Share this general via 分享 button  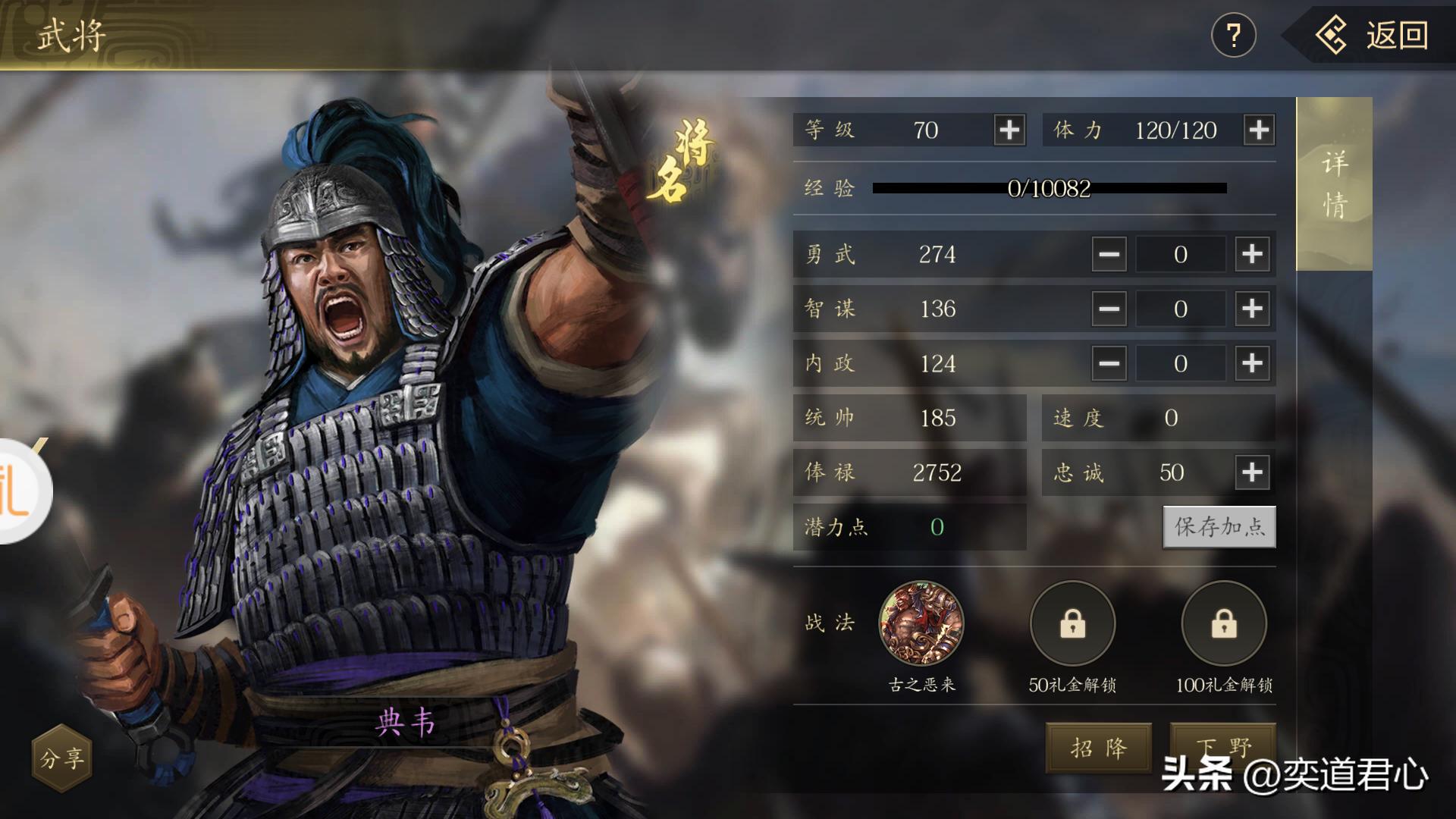(x=61, y=758)
